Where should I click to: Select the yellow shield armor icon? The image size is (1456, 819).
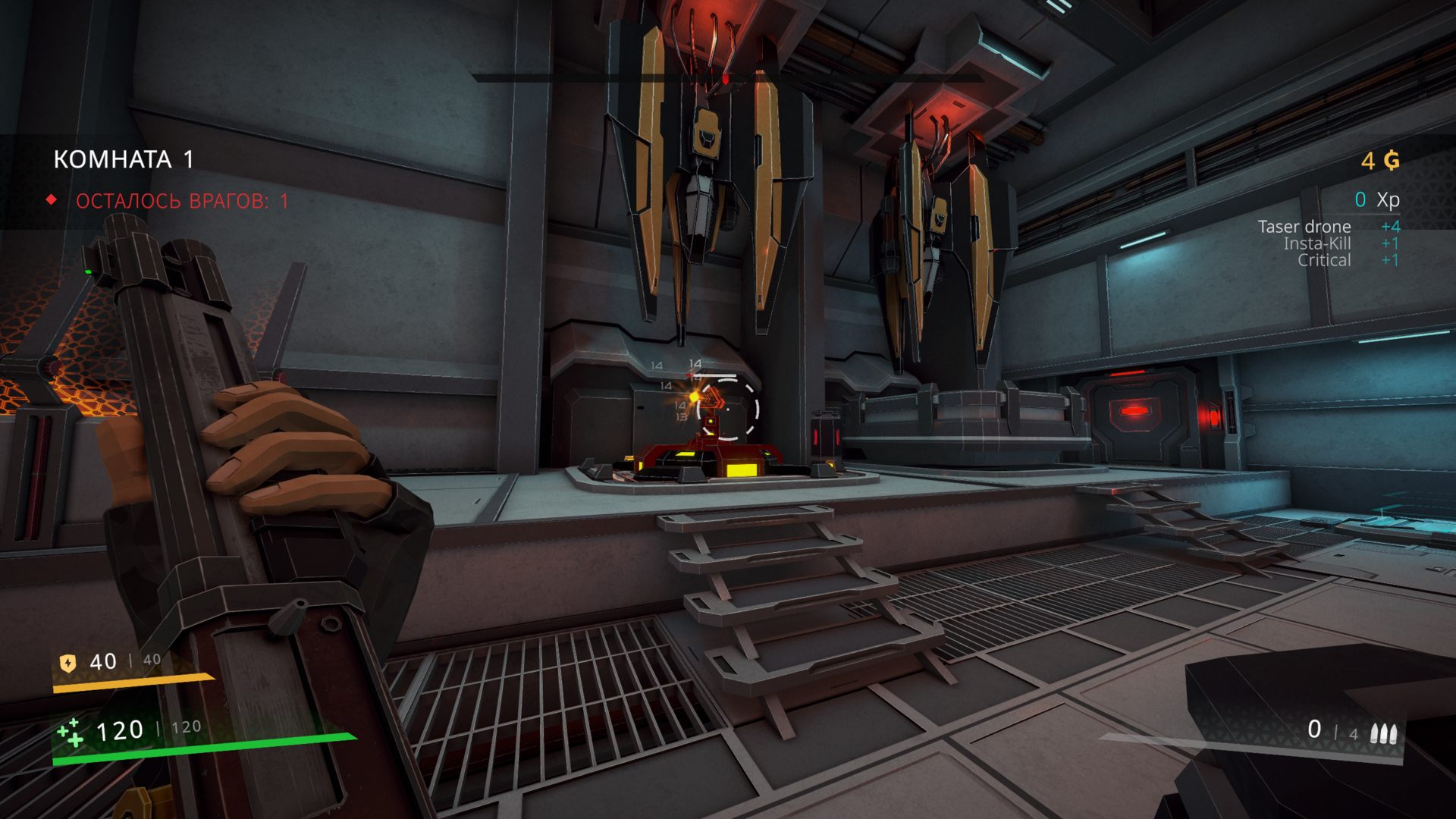68,664
